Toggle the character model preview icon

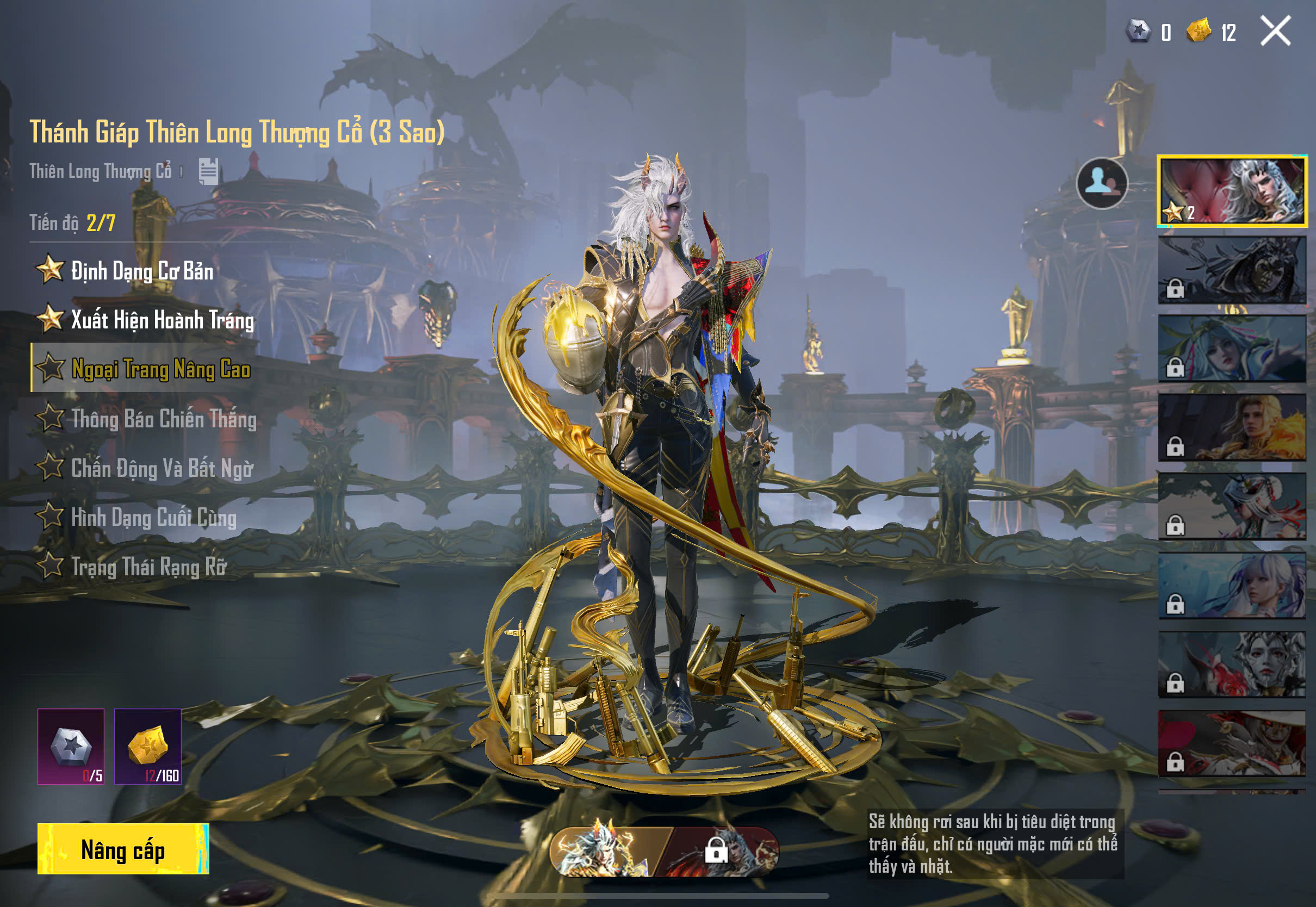[x=1101, y=183]
